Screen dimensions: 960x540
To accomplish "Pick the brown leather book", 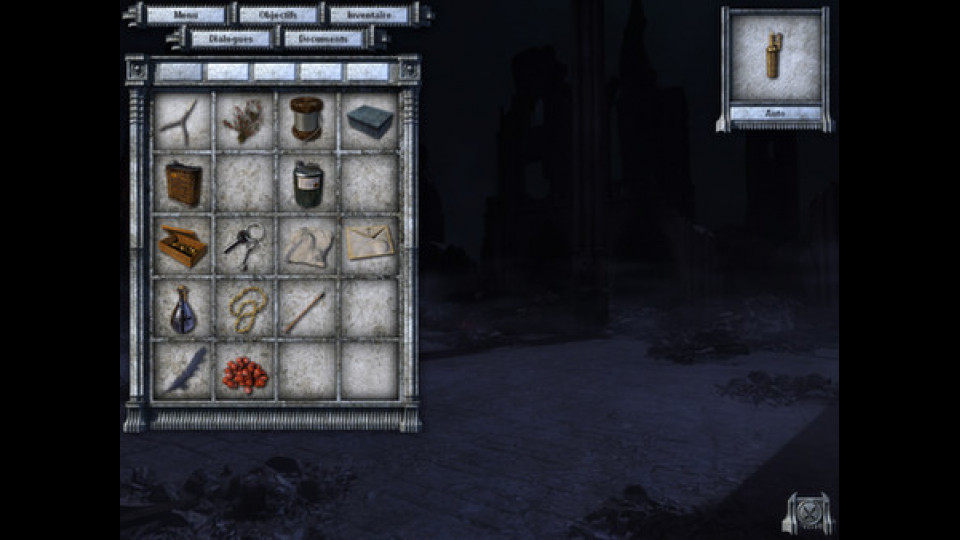I will (183, 183).
